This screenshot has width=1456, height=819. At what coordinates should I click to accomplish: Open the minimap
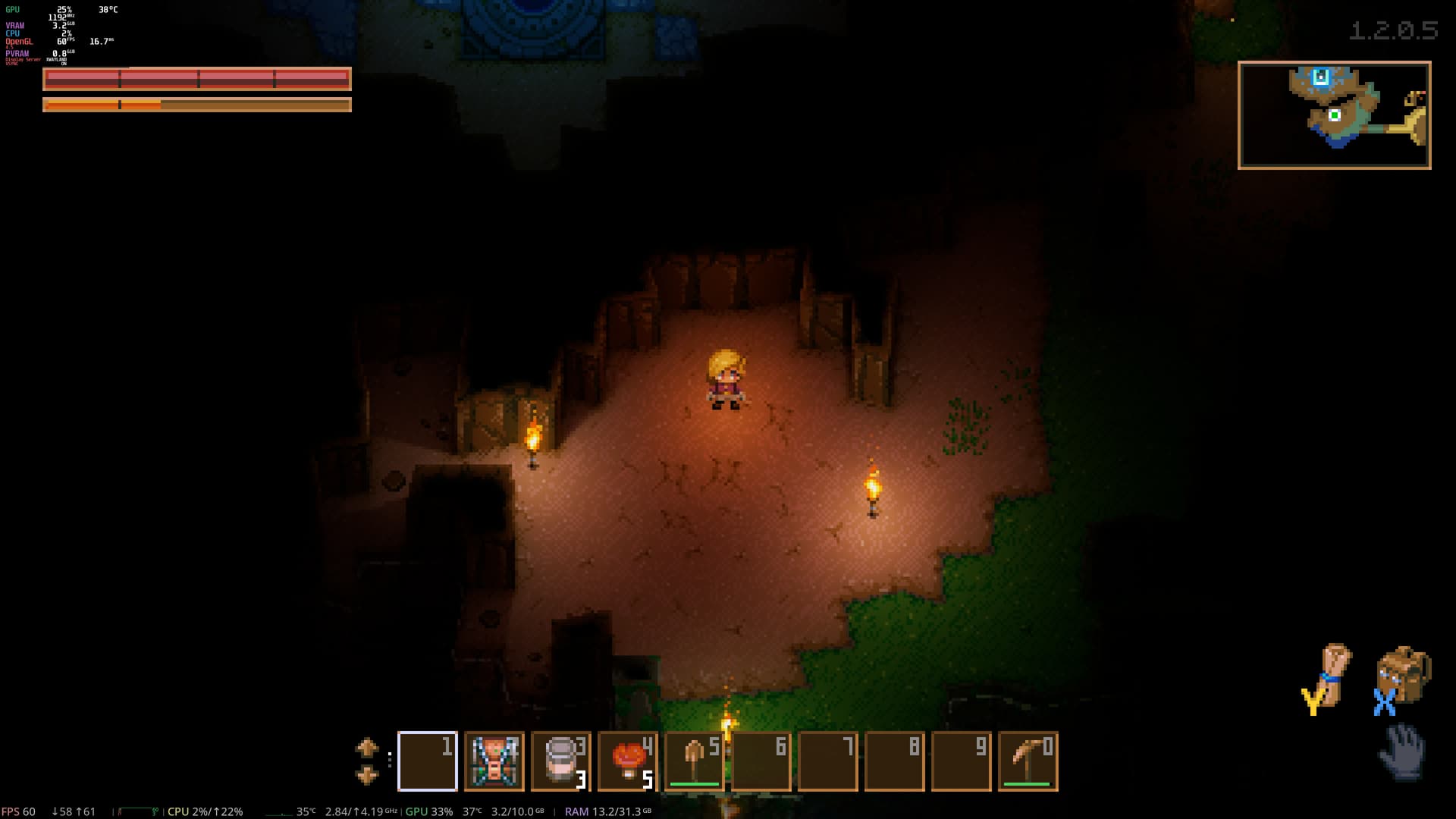[1334, 115]
